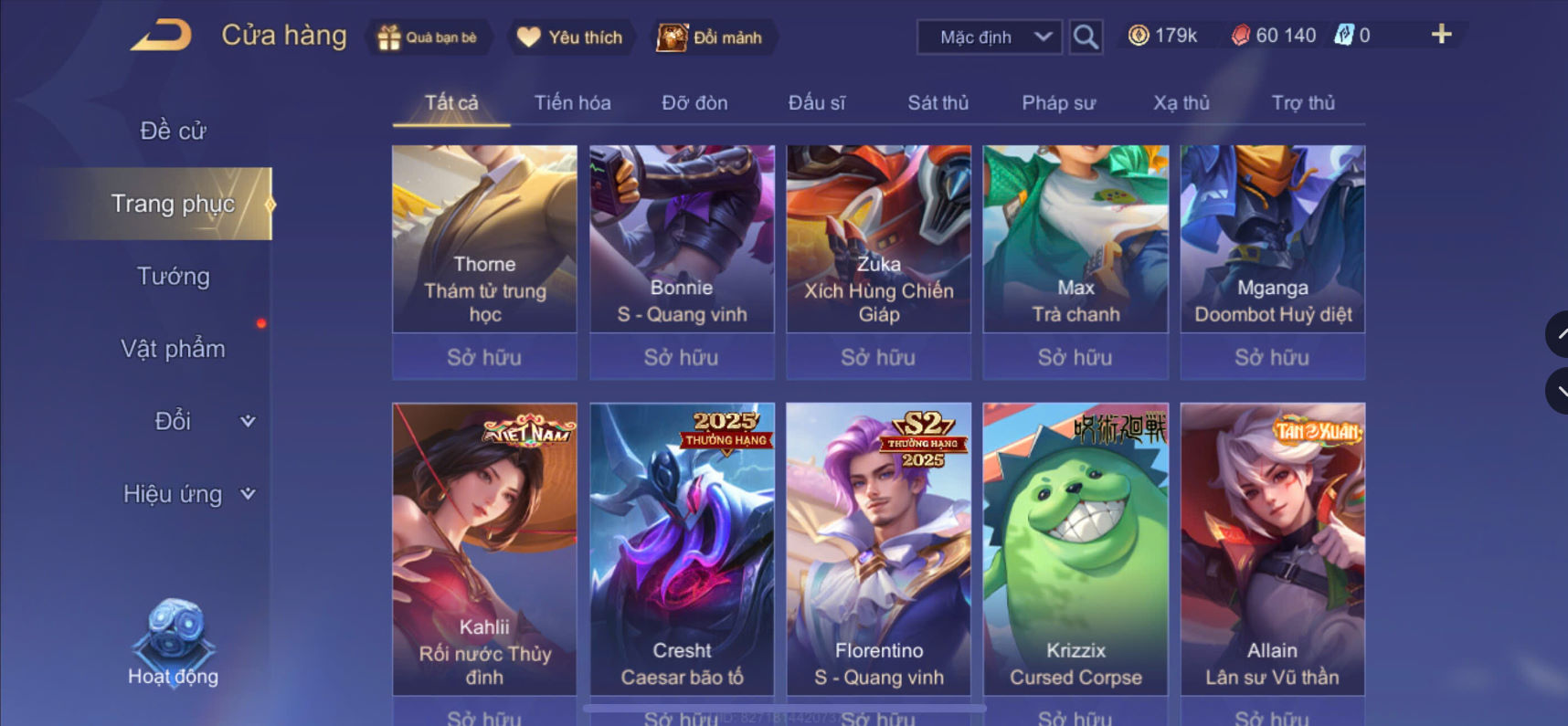Open the Mặc định sort dropdown
1568x726 pixels.
point(987,37)
